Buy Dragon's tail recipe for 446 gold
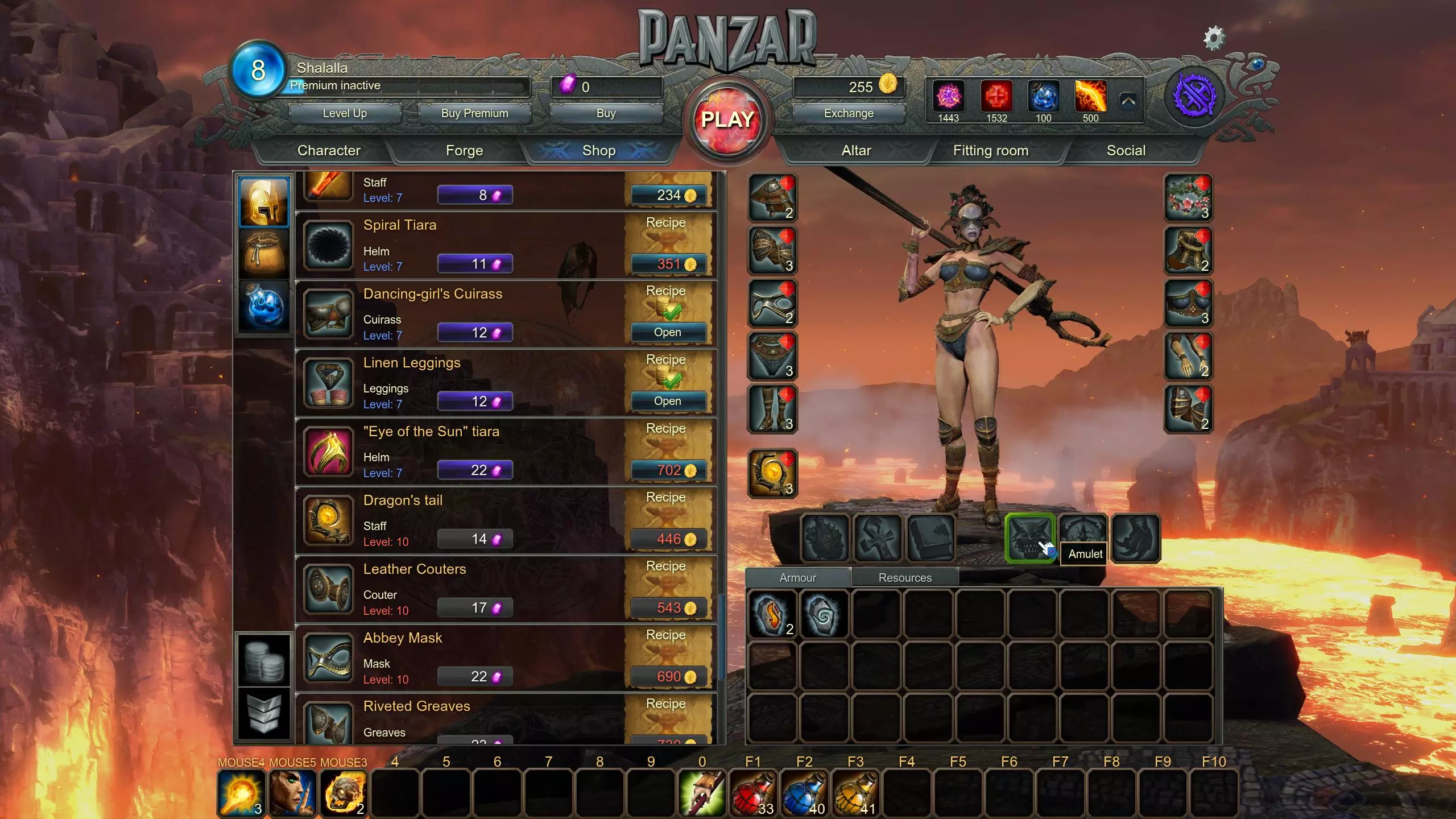The height and width of the screenshot is (819, 1456). coord(669,539)
